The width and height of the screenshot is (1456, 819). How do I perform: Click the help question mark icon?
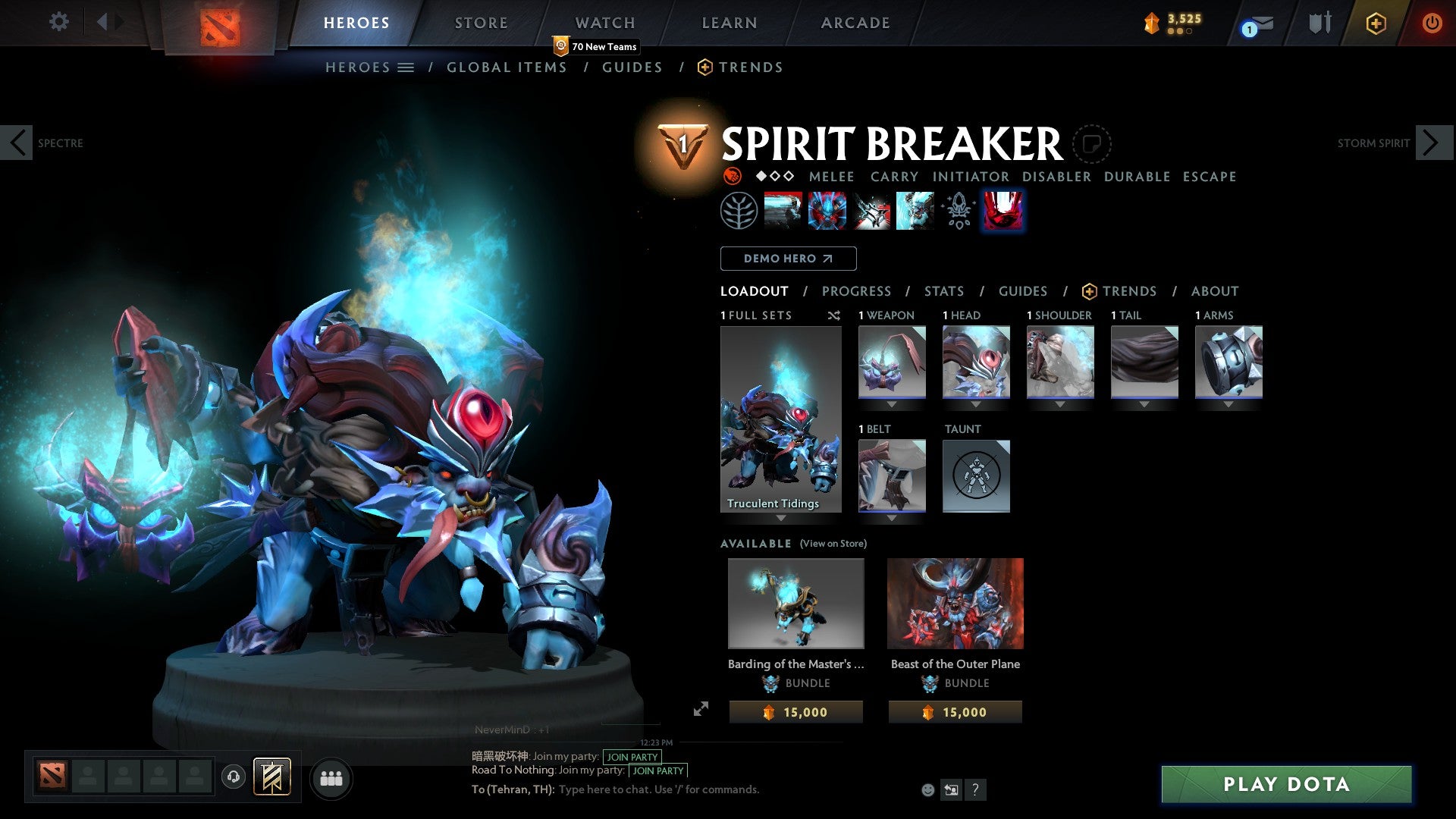(975, 789)
